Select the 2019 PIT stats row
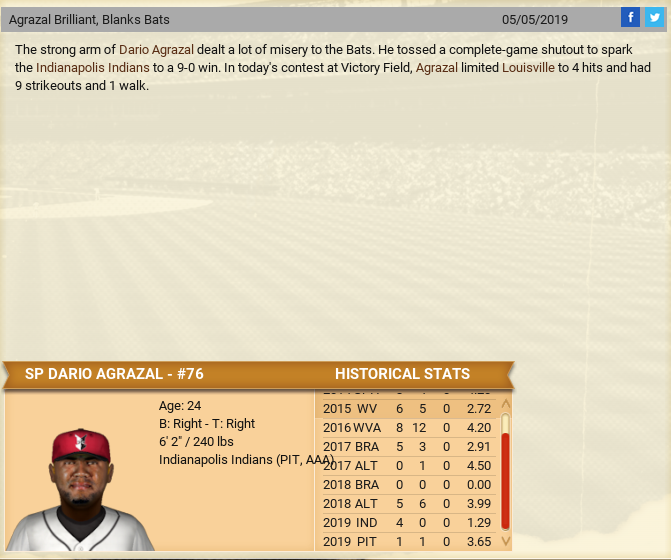Viewport: 671px width, 560px height. tap(406, 541)
